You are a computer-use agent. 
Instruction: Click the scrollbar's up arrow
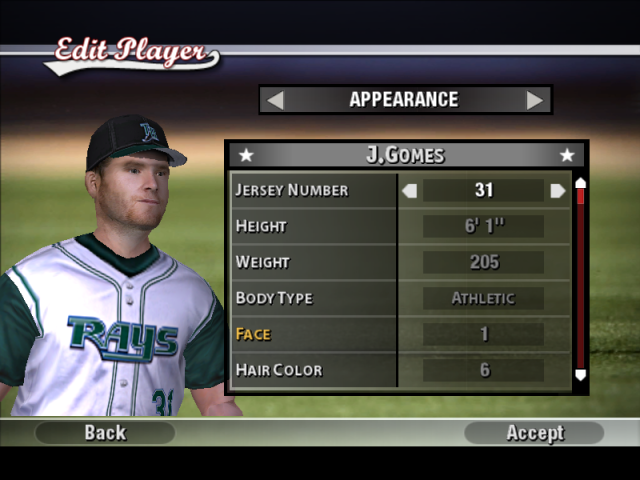pyautogui.click(x=580, y=183)
